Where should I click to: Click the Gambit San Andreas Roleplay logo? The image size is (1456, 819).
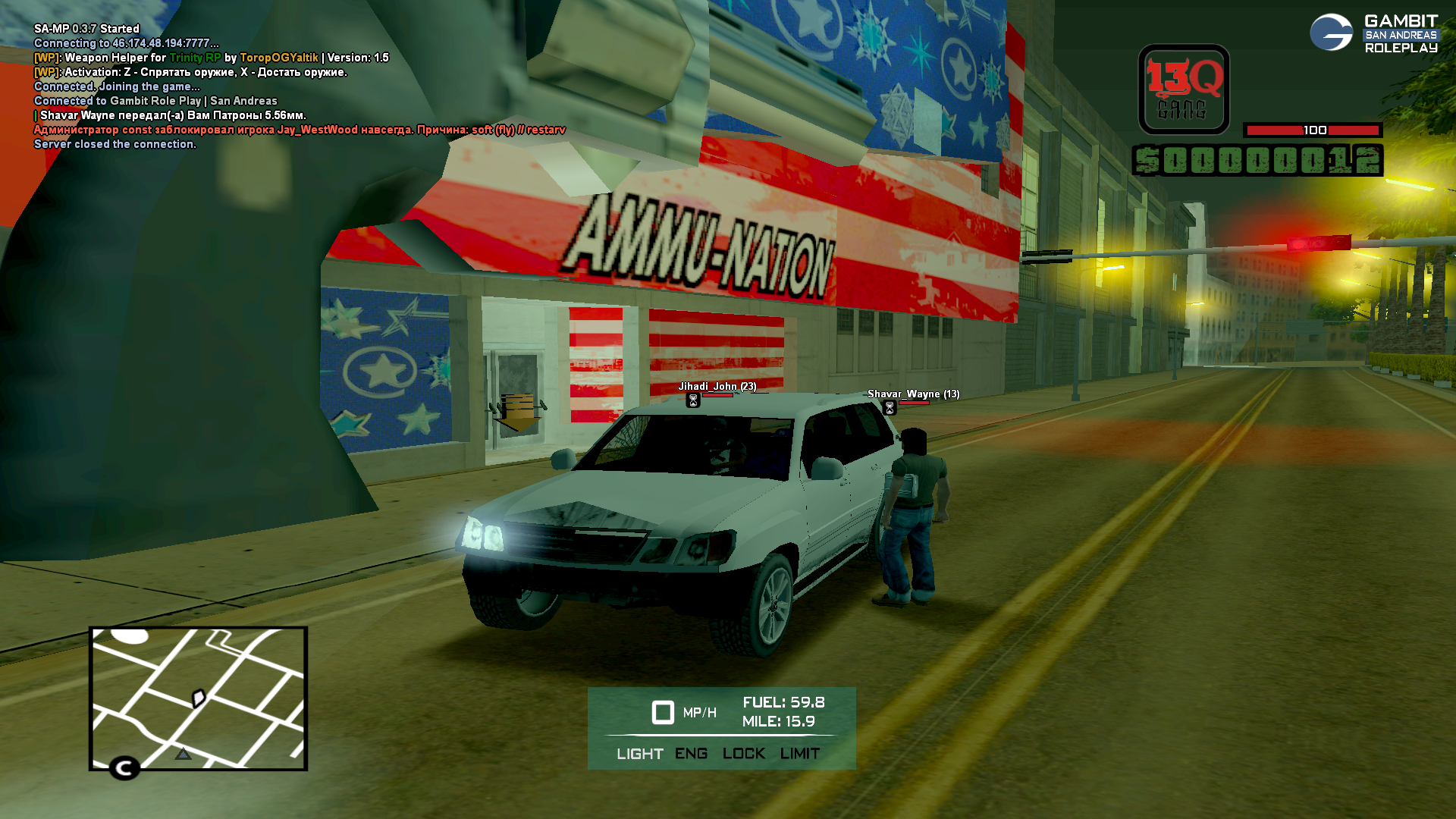(x=1373, y=33)
